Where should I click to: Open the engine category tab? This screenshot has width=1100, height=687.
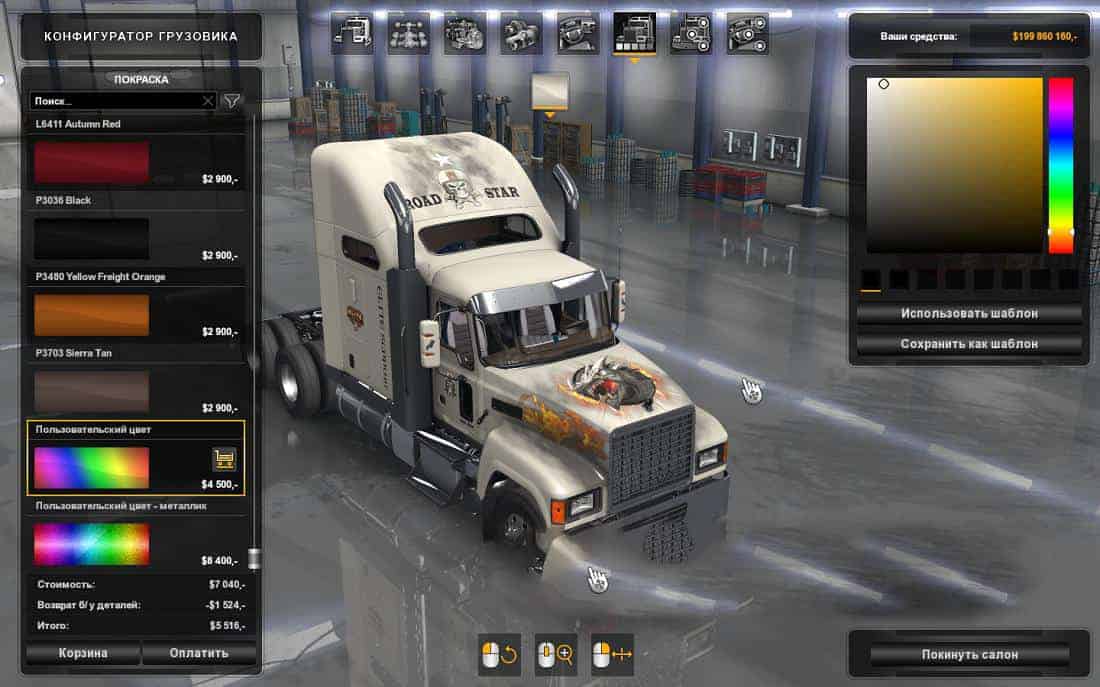tap(465, 34)
